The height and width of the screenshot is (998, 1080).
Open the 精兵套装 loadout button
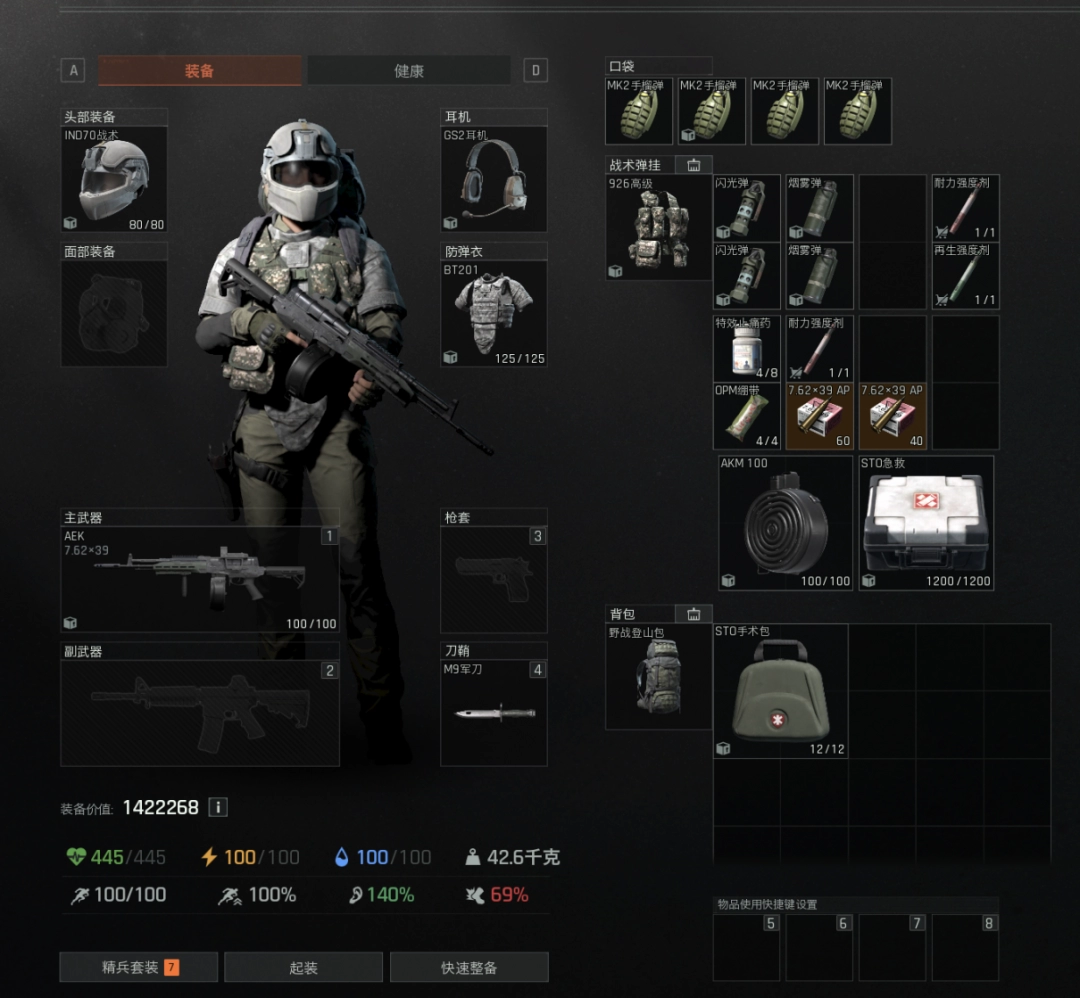(138, 967)
